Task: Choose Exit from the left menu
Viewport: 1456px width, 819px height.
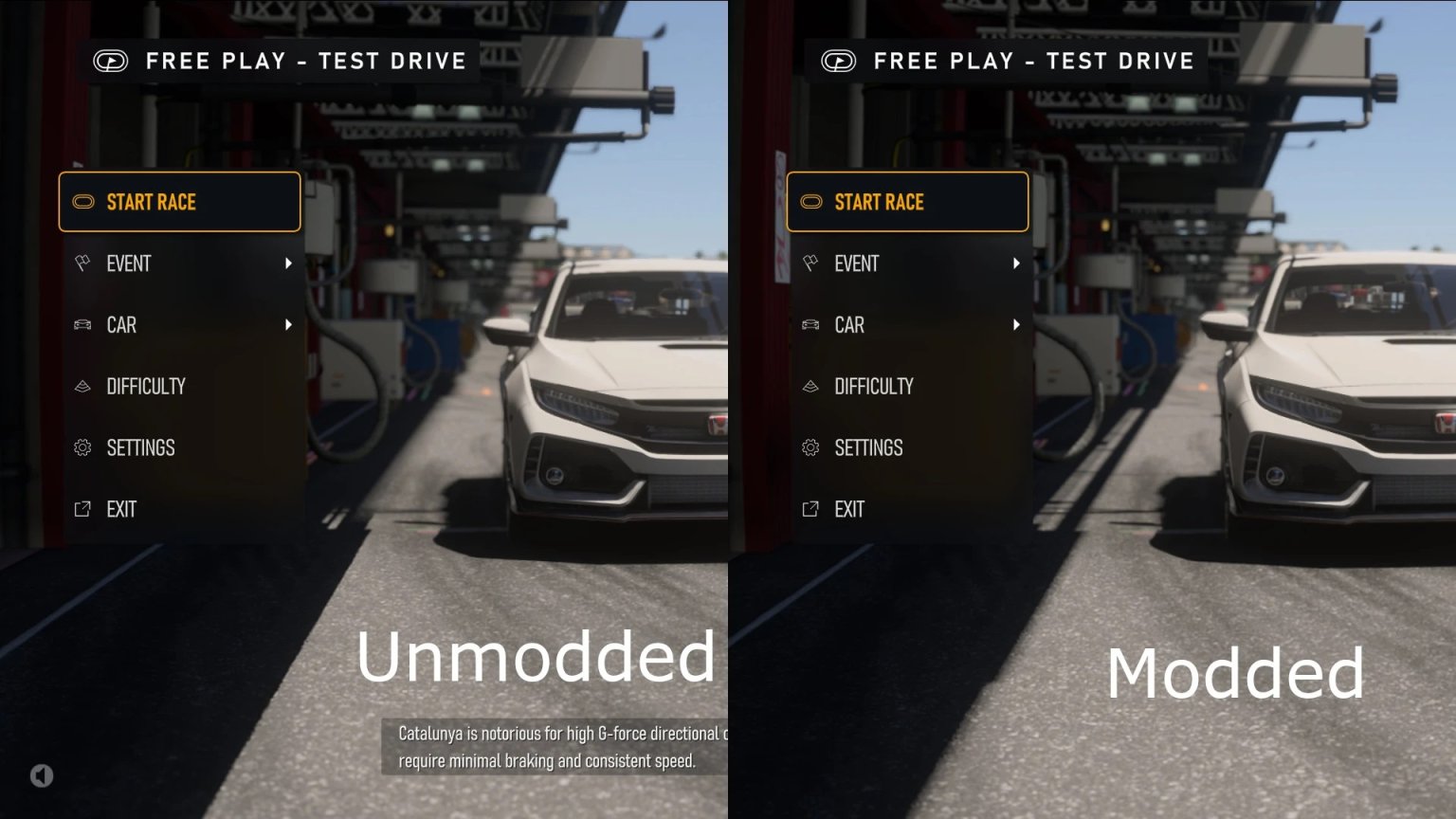Action: pos(120,509)
